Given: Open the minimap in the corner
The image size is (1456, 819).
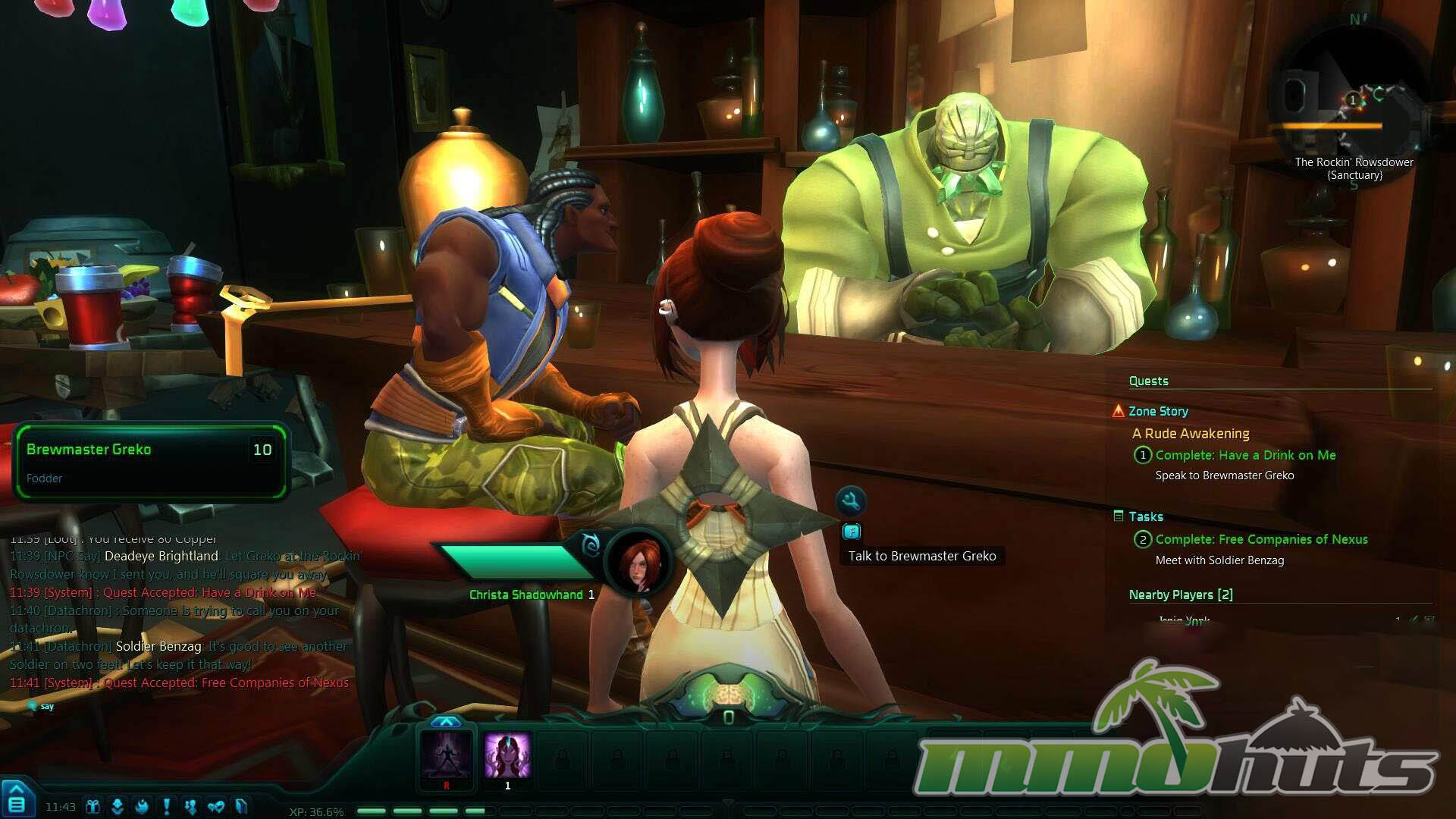Looking at the screenshot, I should tap(1352, 100).
